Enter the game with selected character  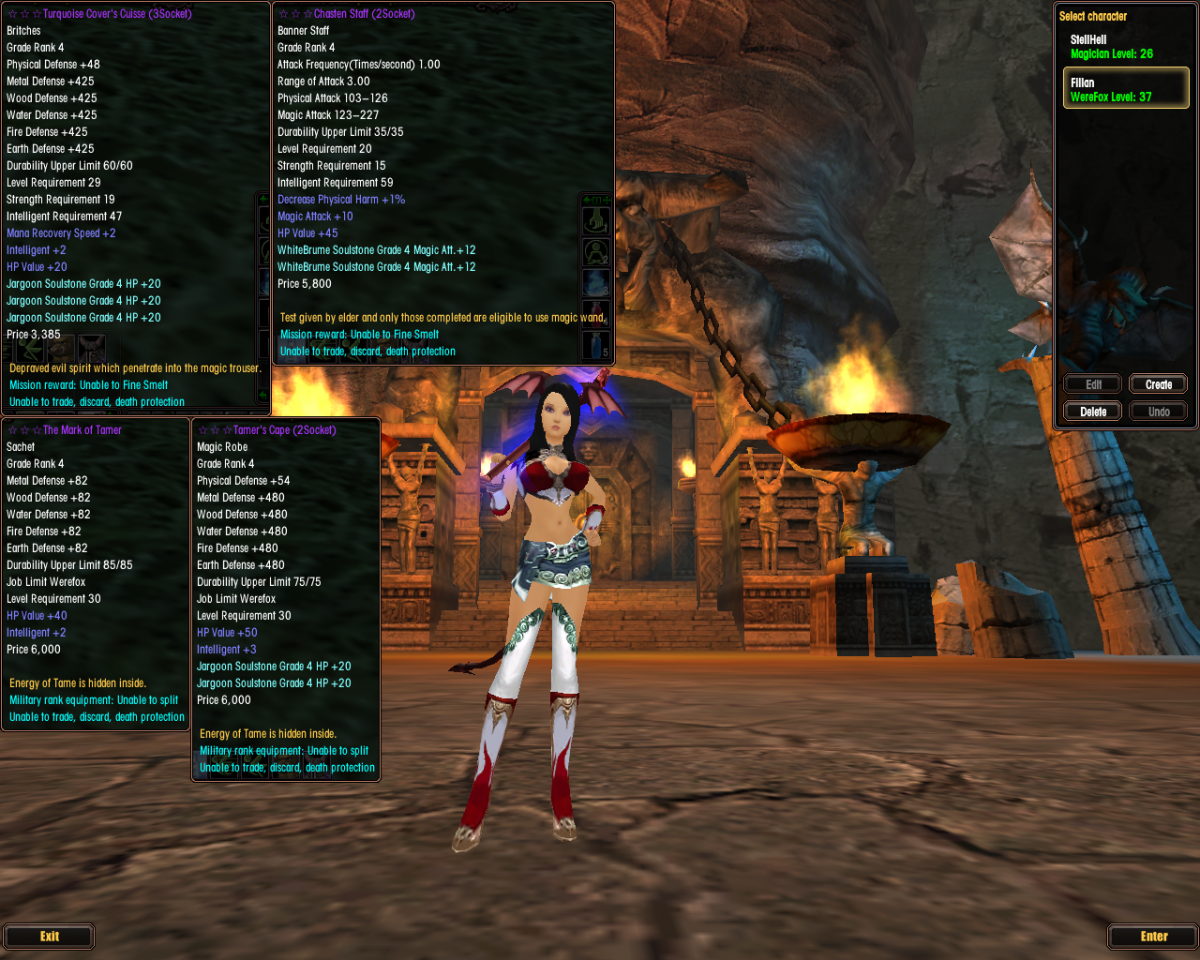(1153, 937)
